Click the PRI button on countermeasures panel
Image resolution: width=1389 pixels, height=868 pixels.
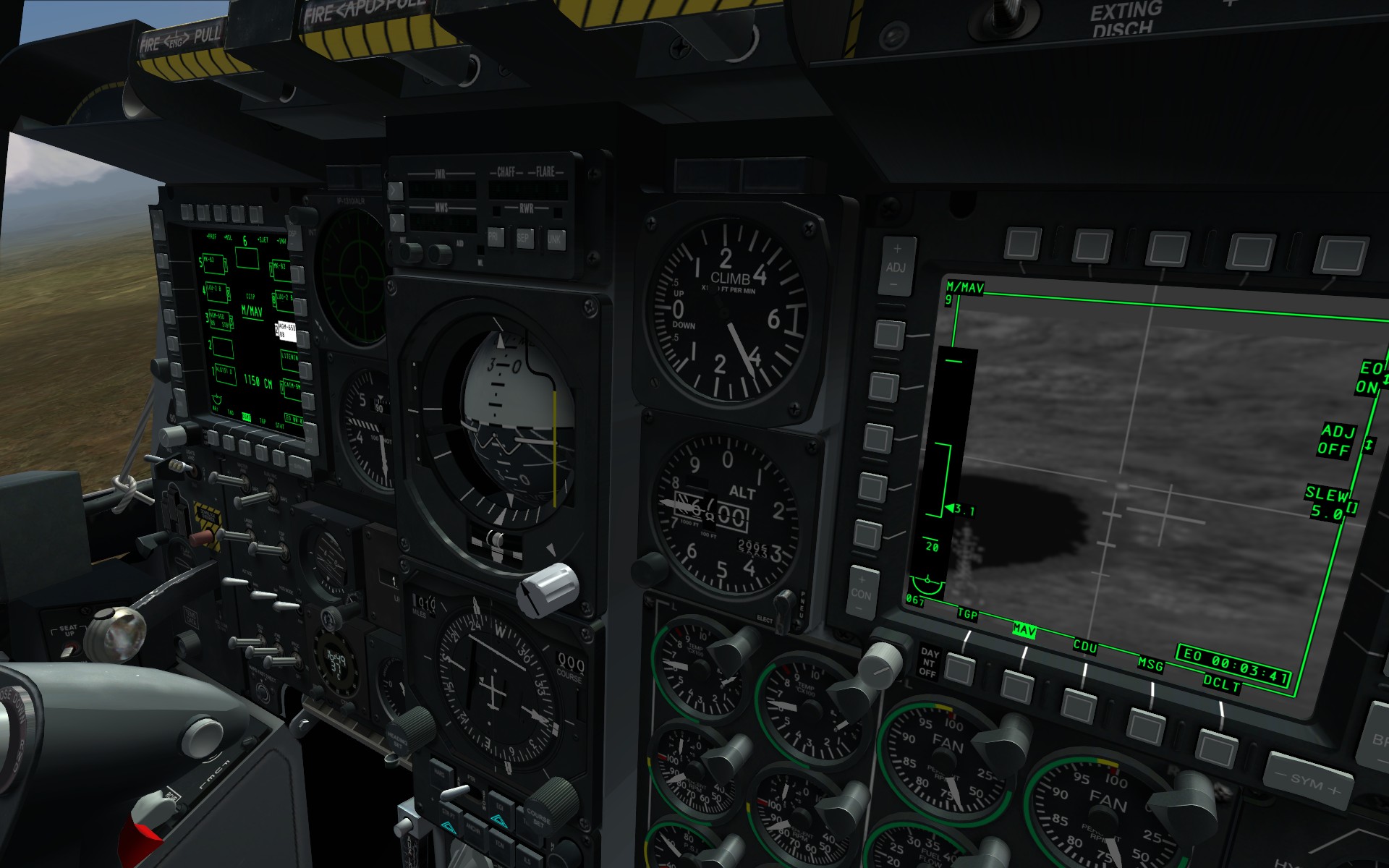click(495, 237)
